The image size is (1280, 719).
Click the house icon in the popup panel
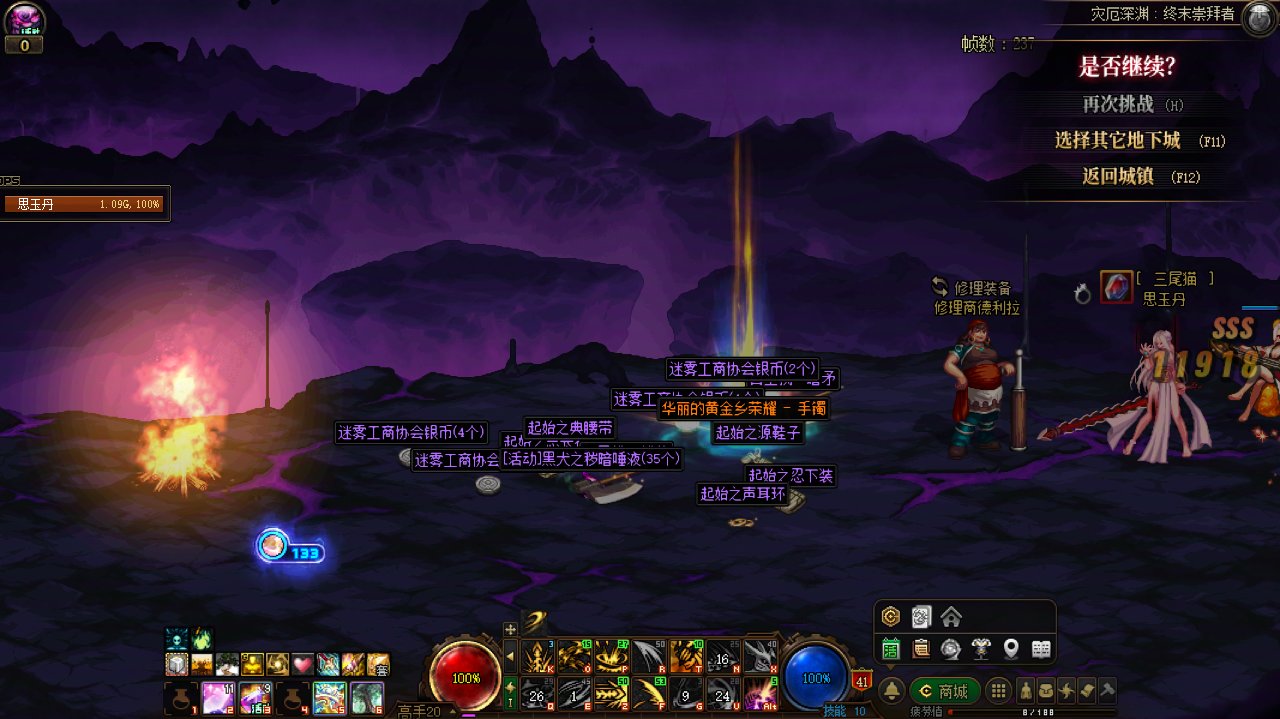tap(951, 616)
